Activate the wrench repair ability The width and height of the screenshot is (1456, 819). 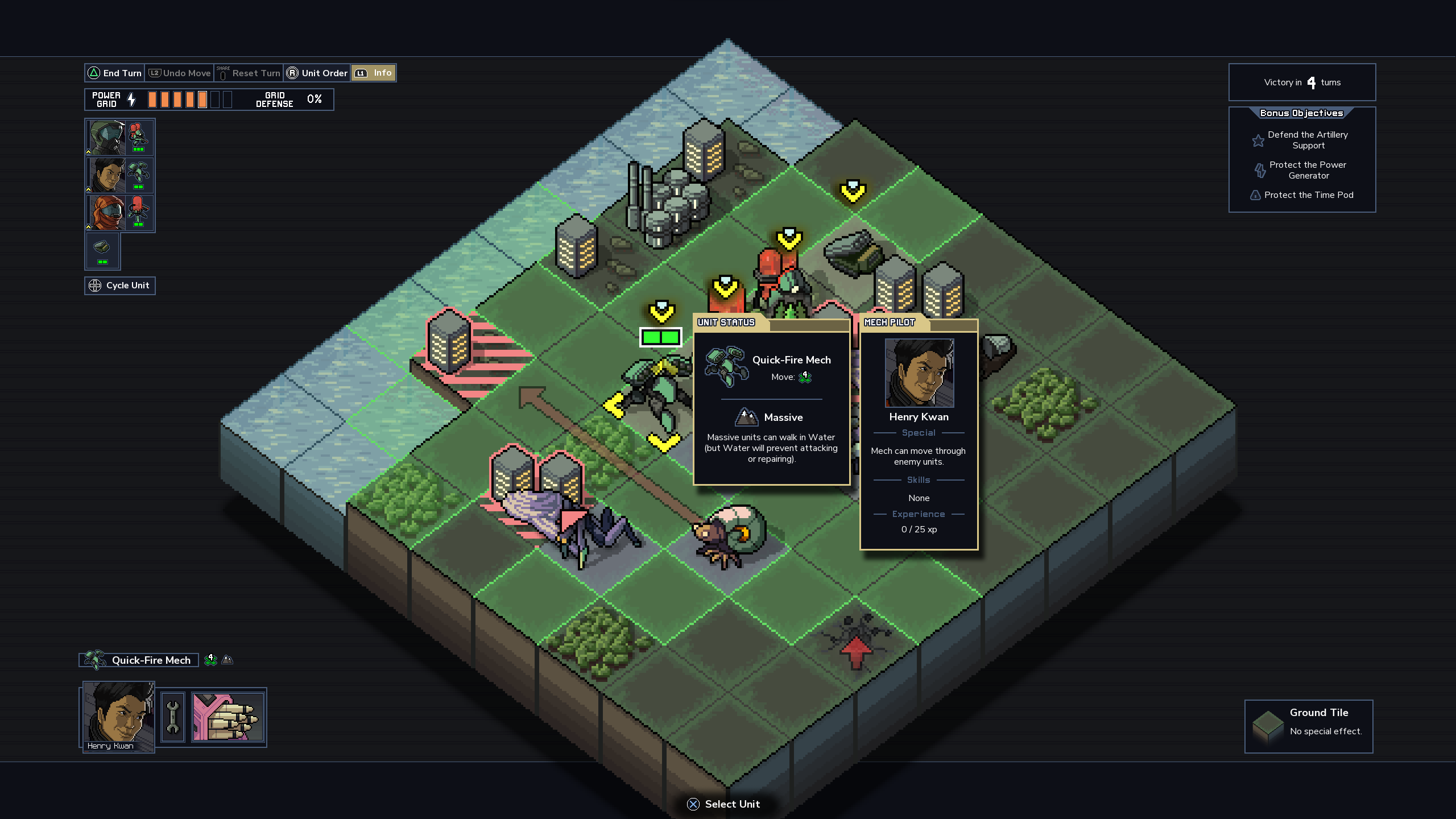(173, 717)
